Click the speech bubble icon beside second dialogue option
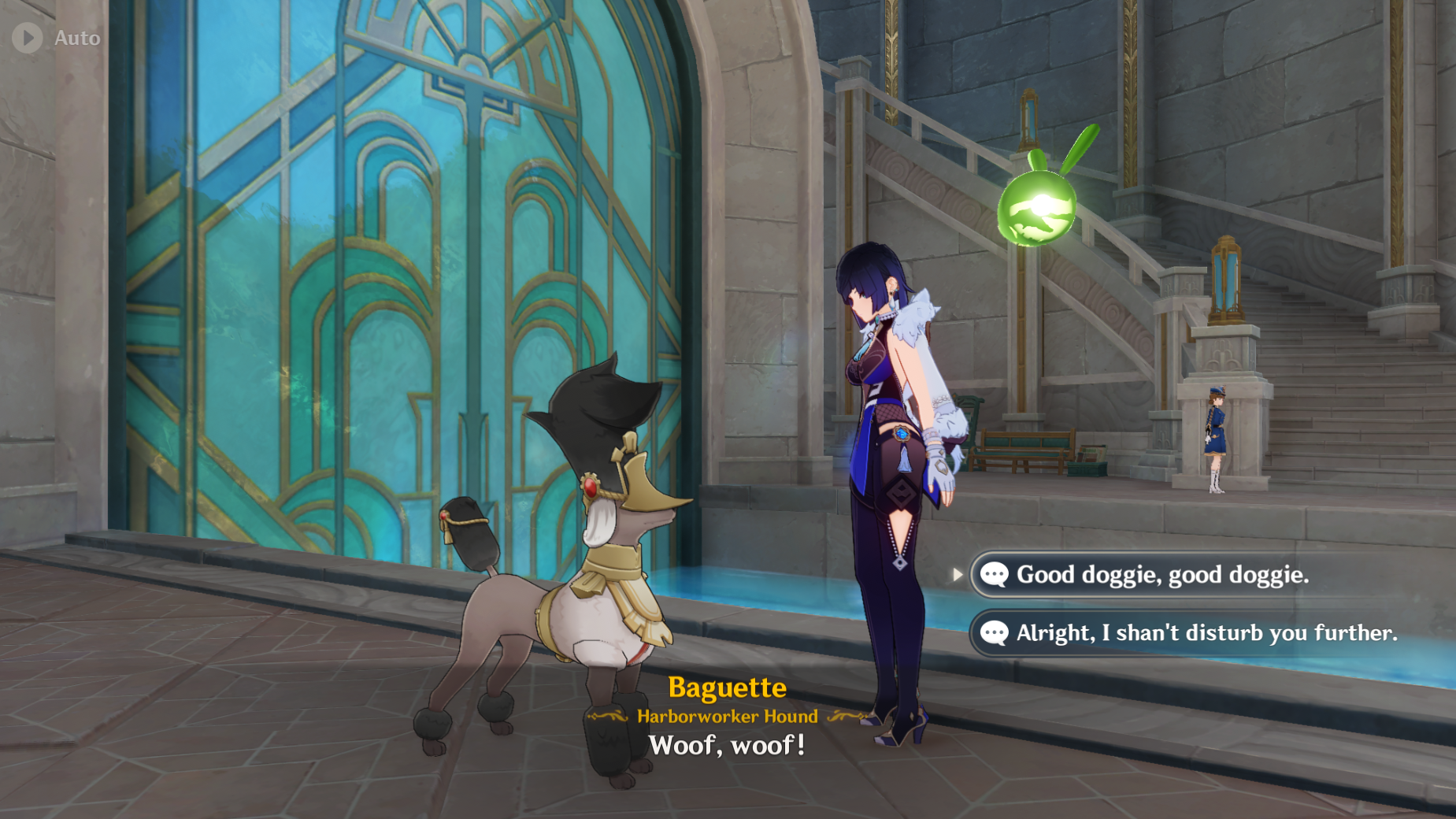Viewport: 1456px width, 819px height. click(994, 632)
